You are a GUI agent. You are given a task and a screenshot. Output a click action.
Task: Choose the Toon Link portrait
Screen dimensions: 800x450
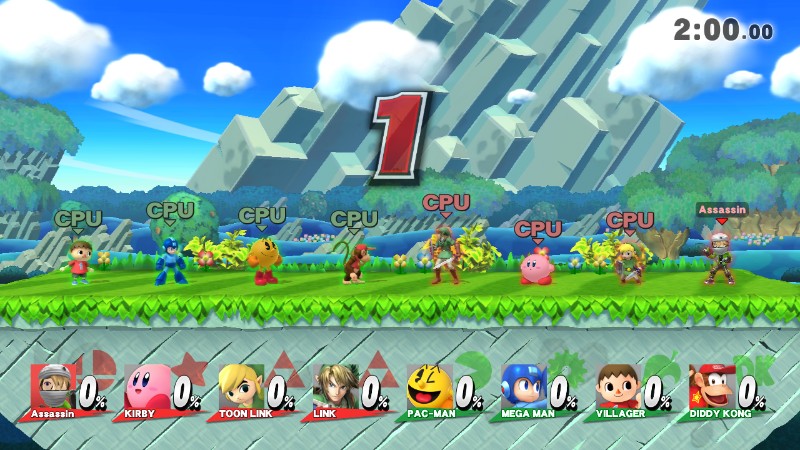coord(240,385)
